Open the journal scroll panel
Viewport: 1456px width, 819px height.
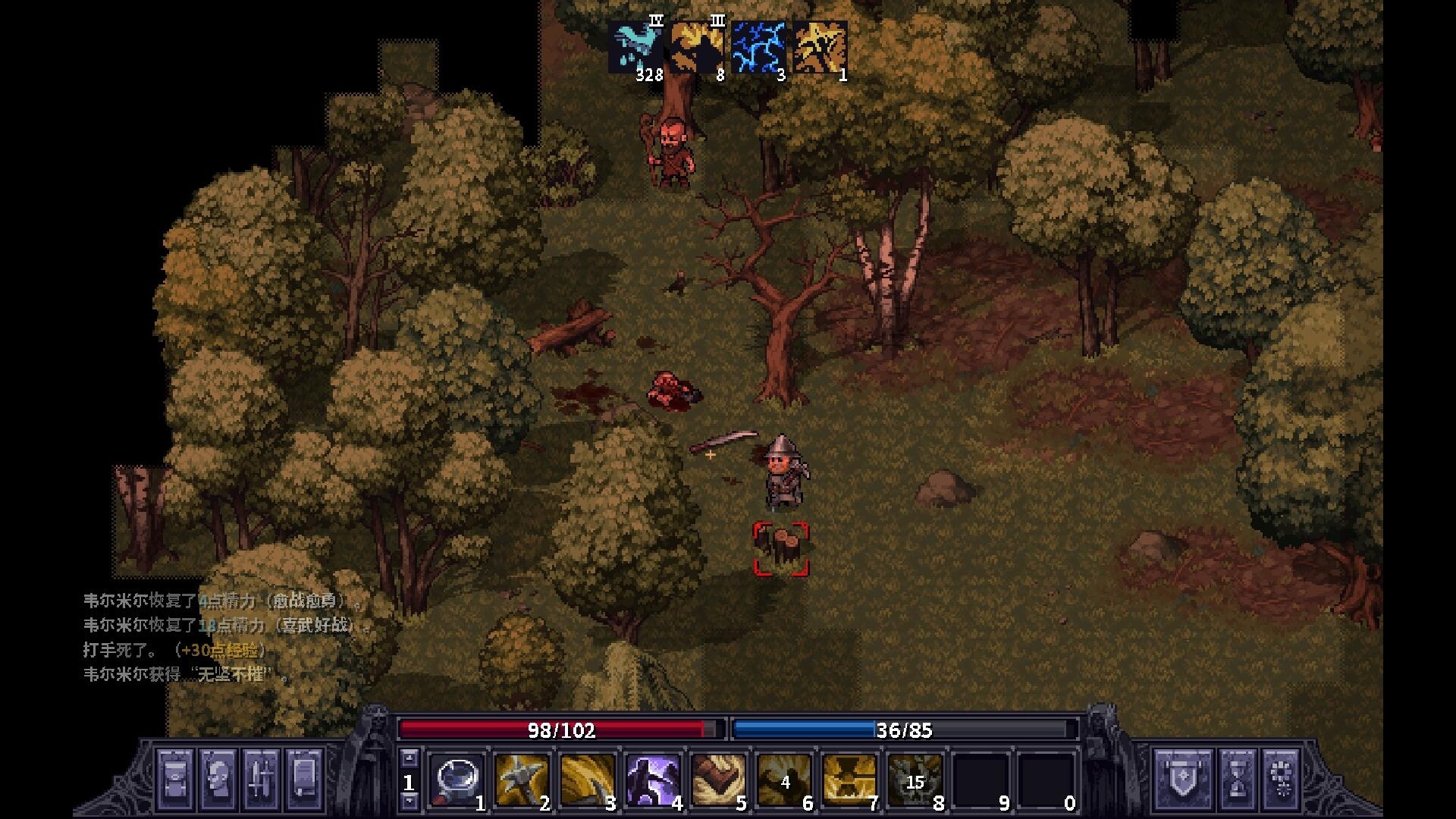(303, 779)
